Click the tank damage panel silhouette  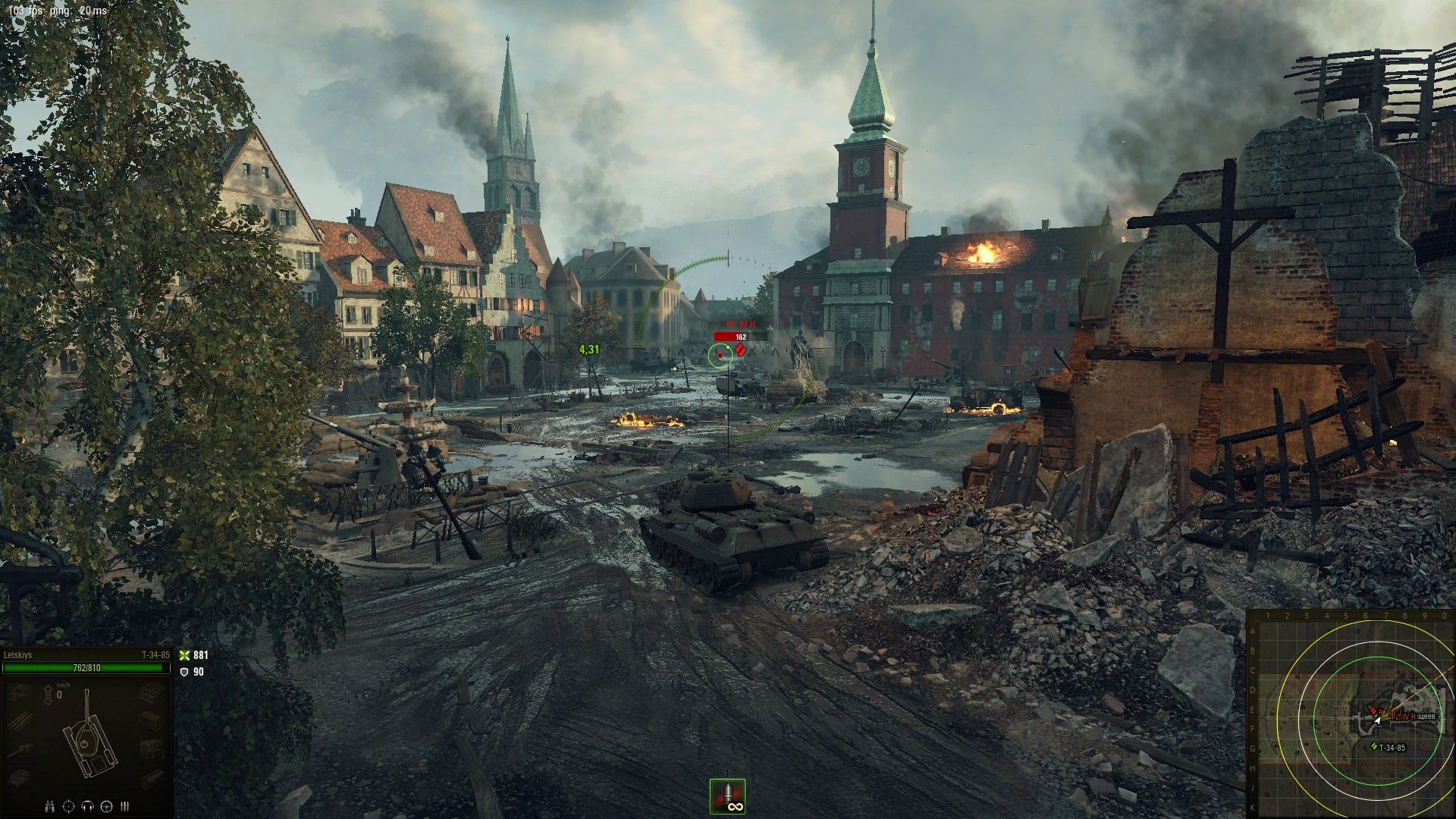(x=85, y=736)
